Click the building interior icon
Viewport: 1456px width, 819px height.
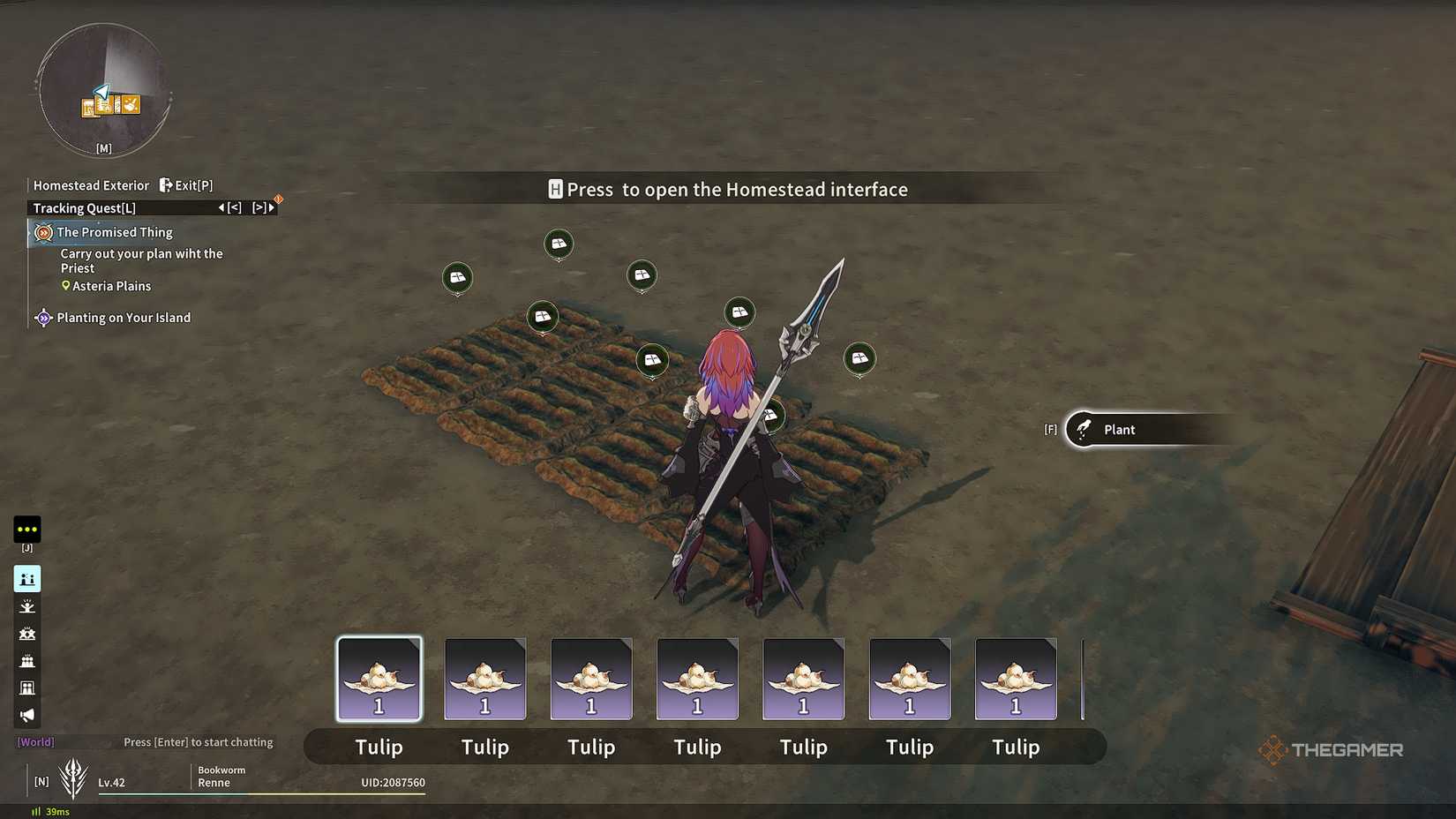click(x=27, y=688)
